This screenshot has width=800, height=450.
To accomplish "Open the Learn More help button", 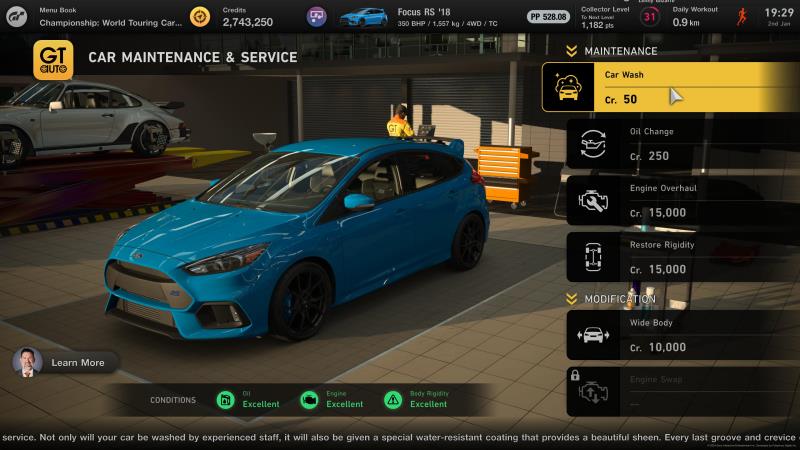I will pos(66,362).
